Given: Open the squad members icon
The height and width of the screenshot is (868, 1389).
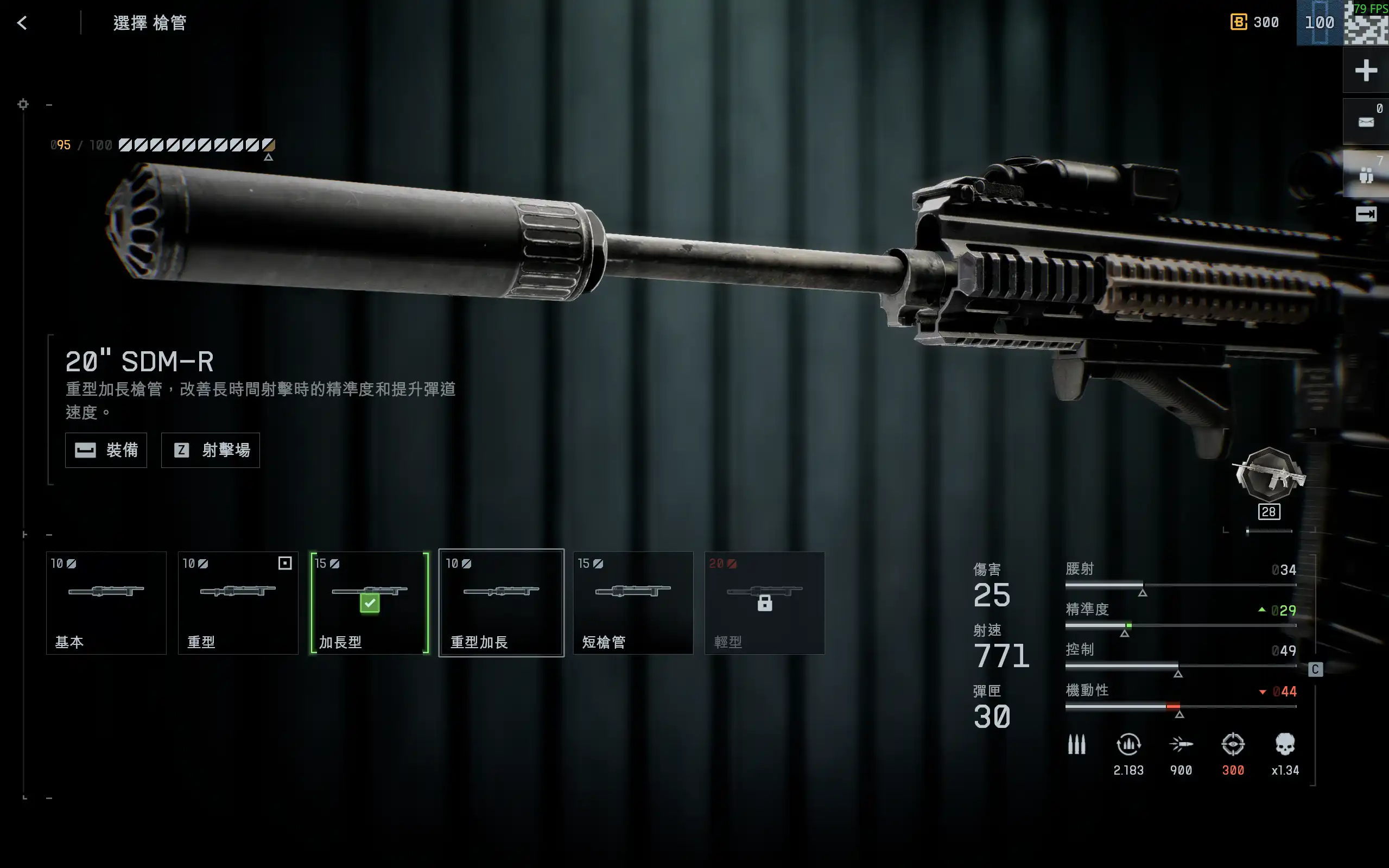Looking at the screenshot, I should tap(1366, 174).
